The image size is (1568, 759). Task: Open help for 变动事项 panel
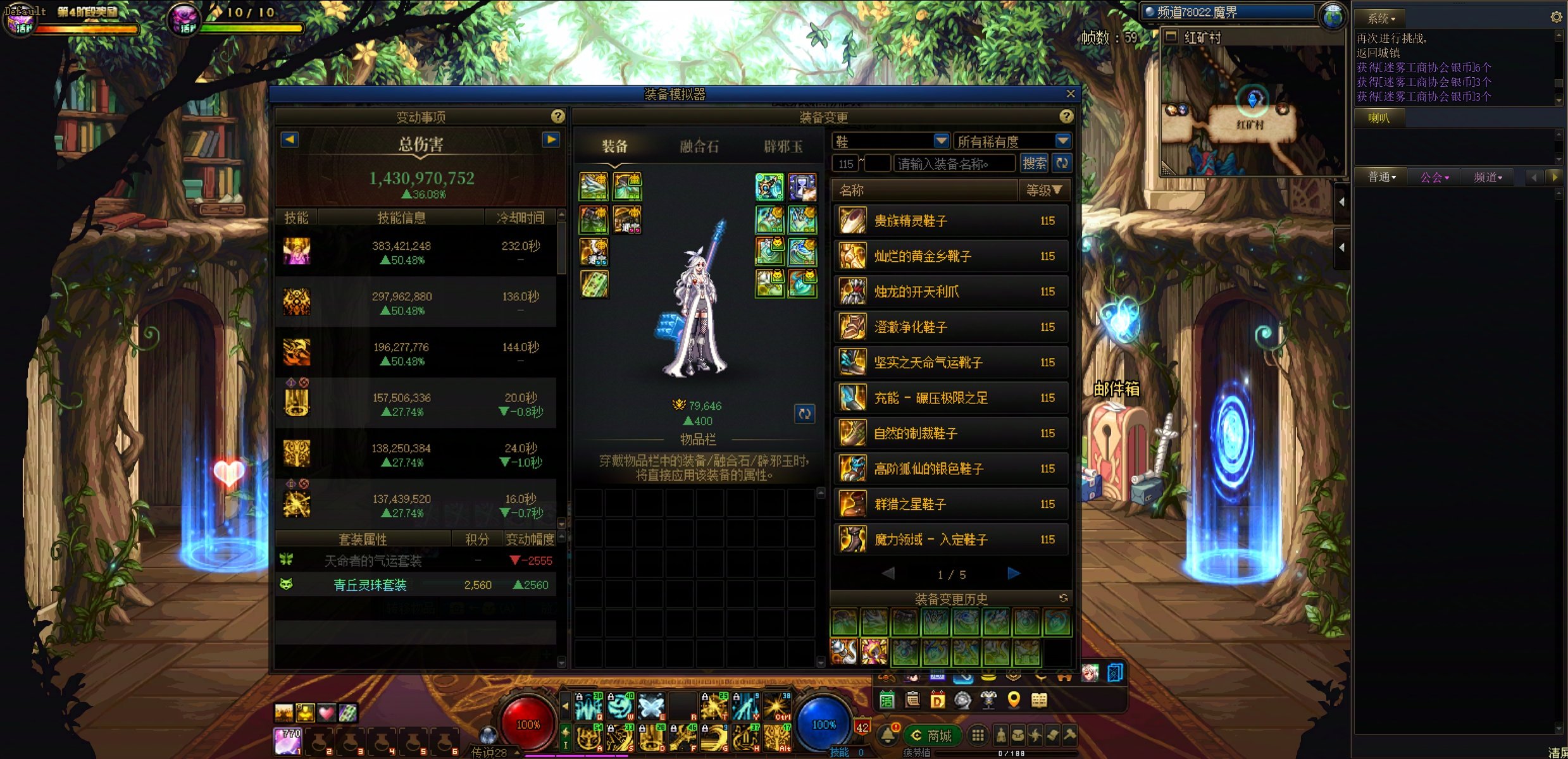pyautogui.click(x=557, y=116)
